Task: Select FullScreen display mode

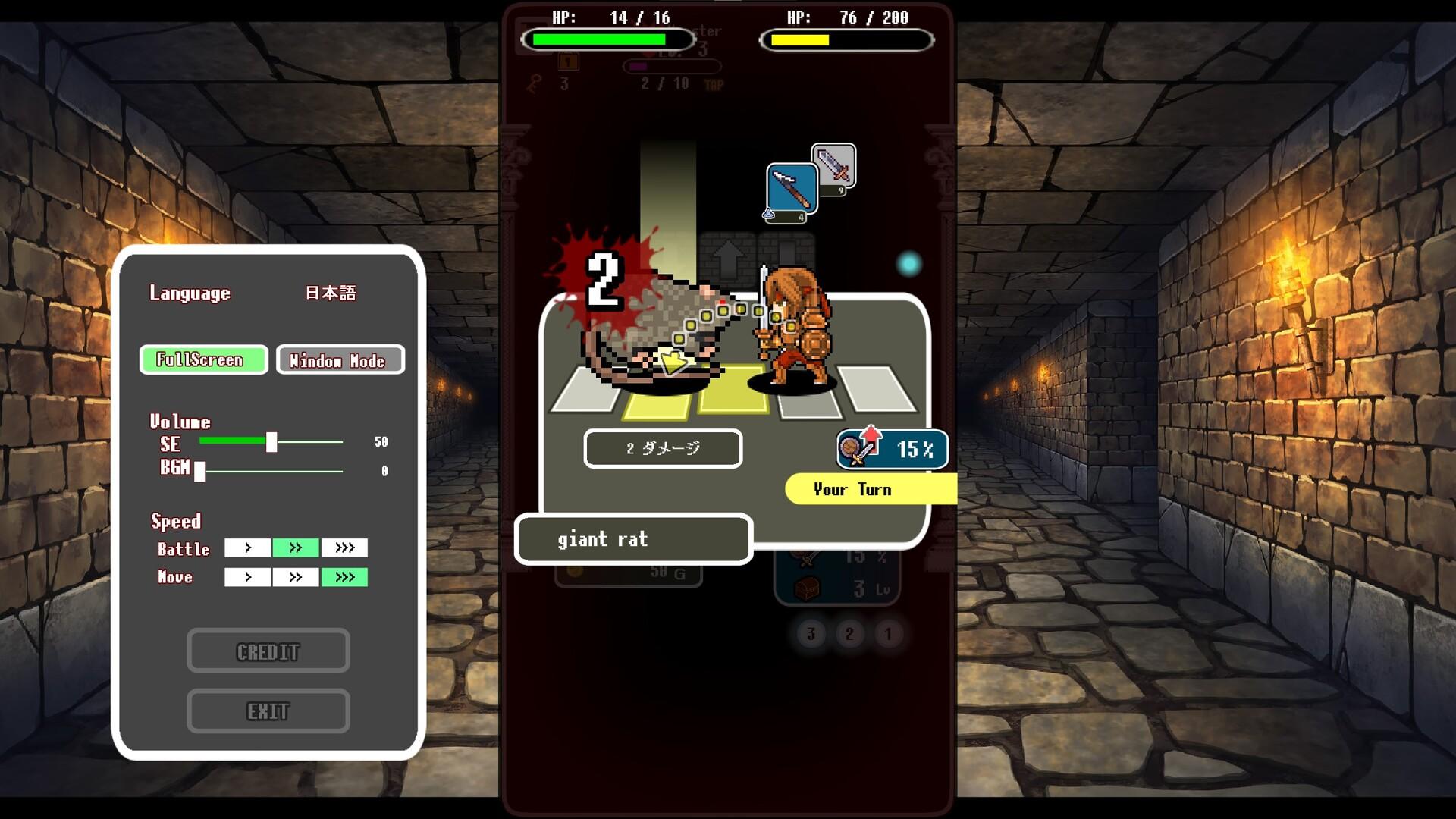Action: tap(203, 359)
